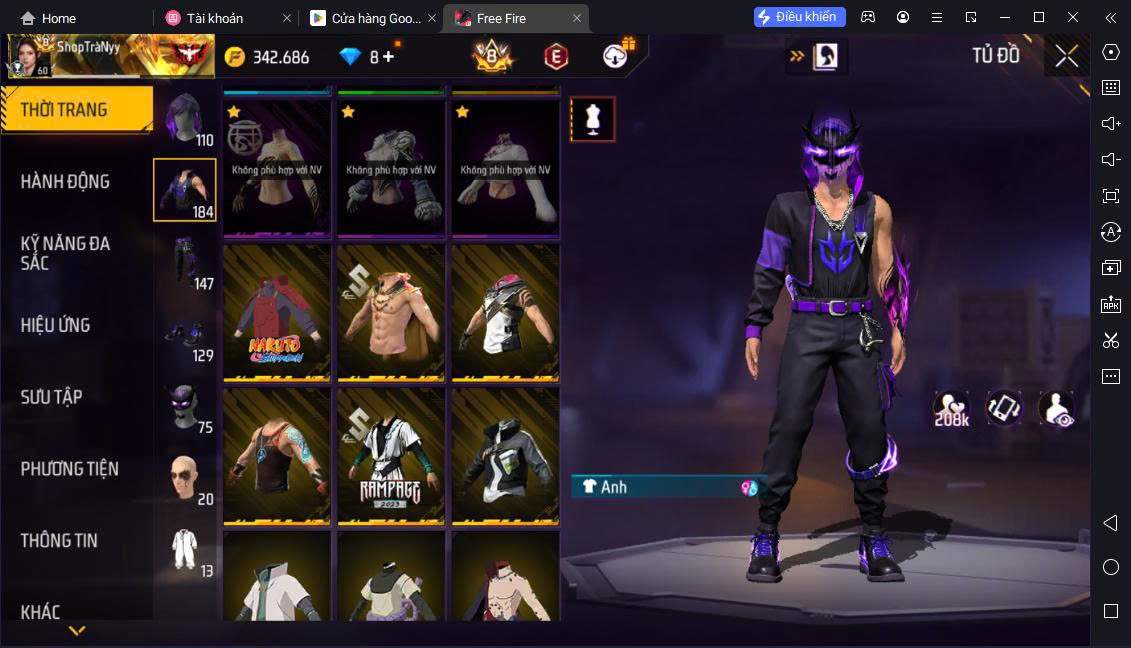The height and width of the screenshot is (648, 1131).
Task: Choose the Rampage 2023 white shirt
Action: (391, 455)
